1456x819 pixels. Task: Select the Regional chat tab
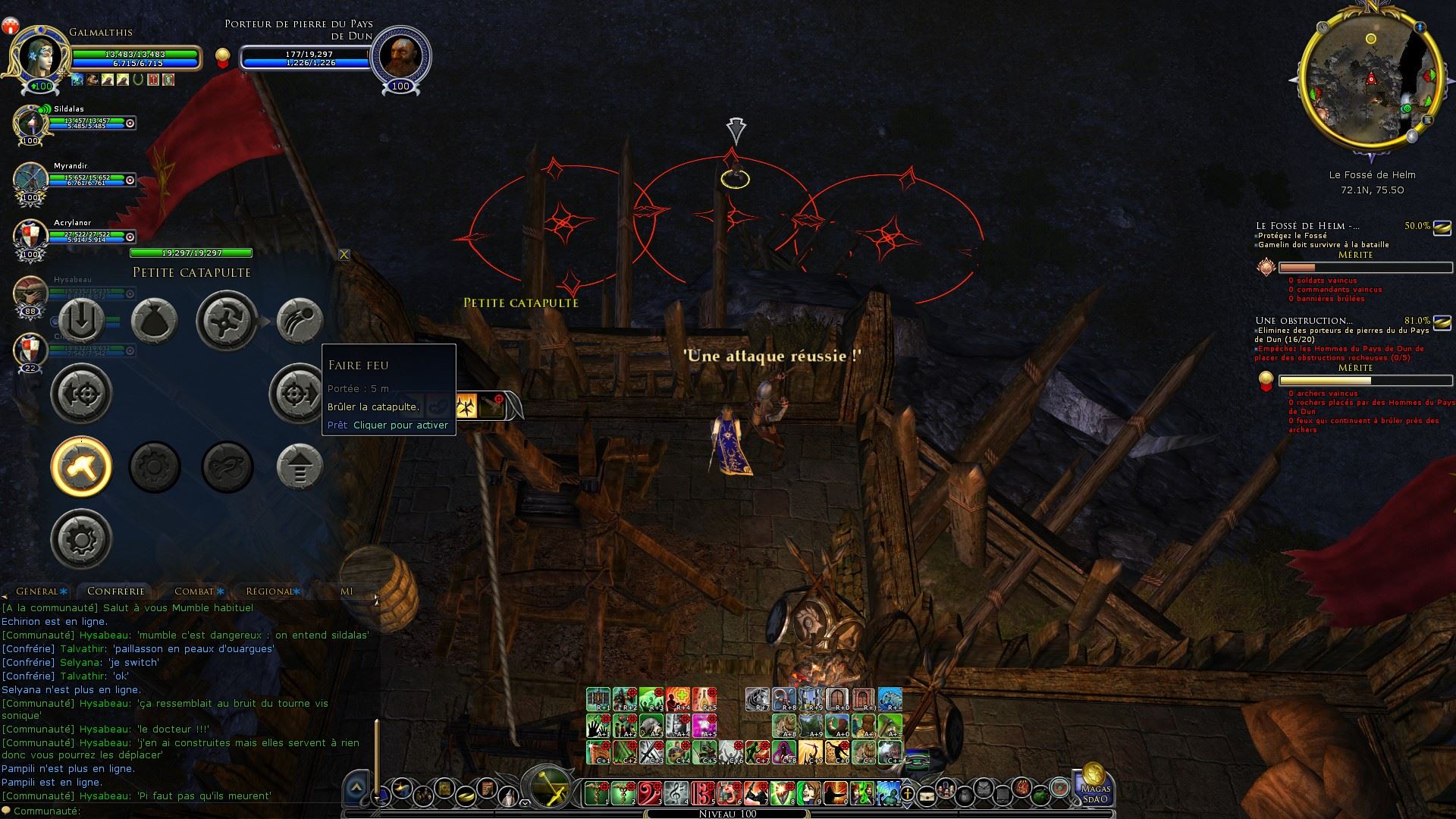269,591
